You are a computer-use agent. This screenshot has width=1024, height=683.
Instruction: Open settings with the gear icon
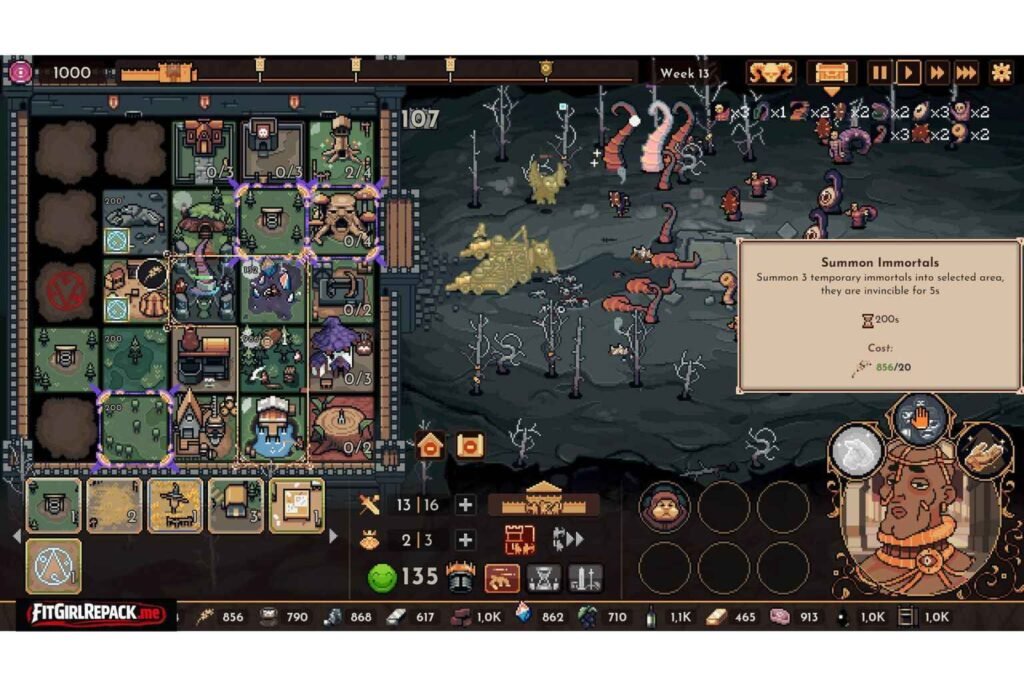click(1000, 72)
